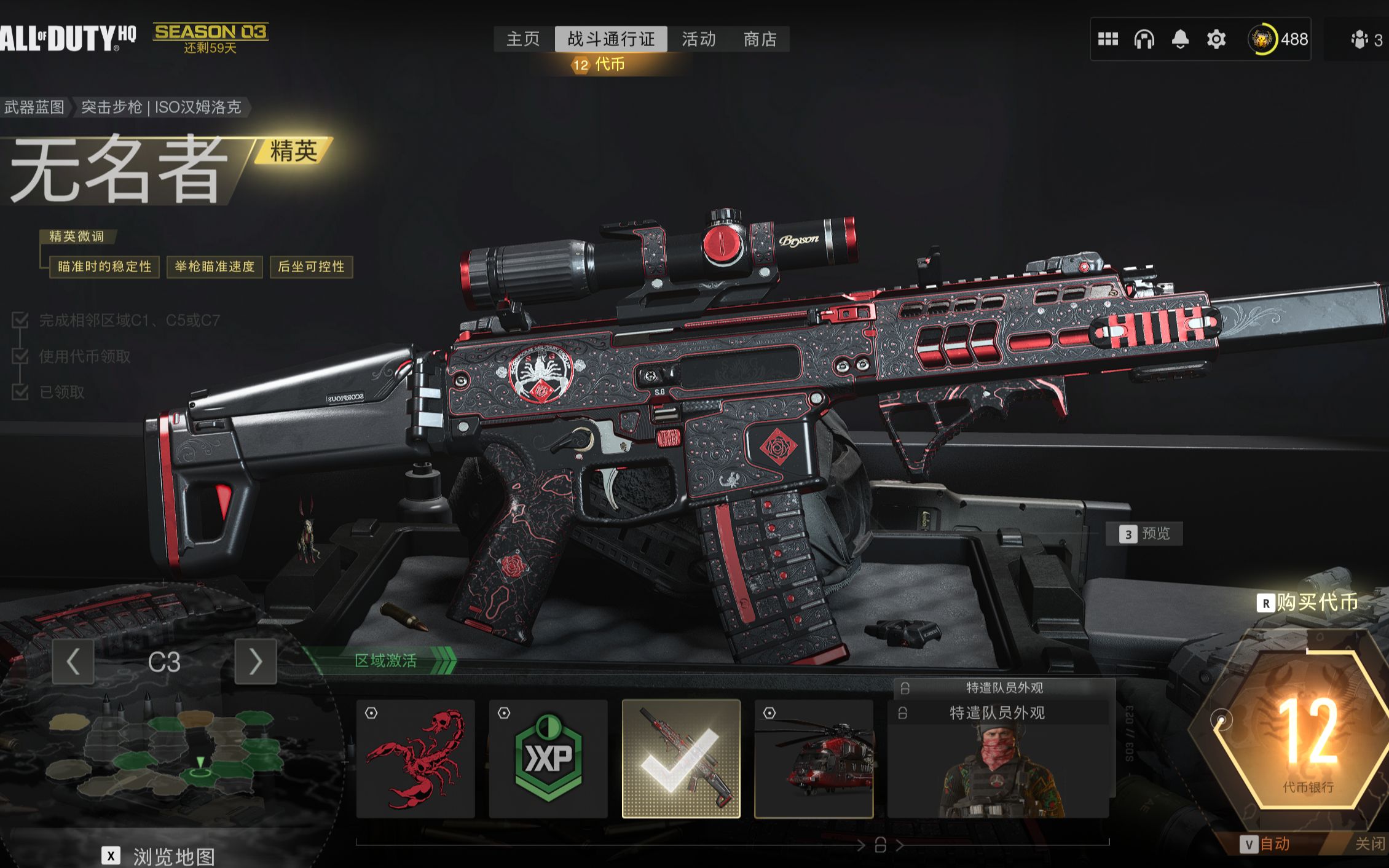Click the 预览 preview button
The image size is (1389, 868).
tap(1144, 534)
